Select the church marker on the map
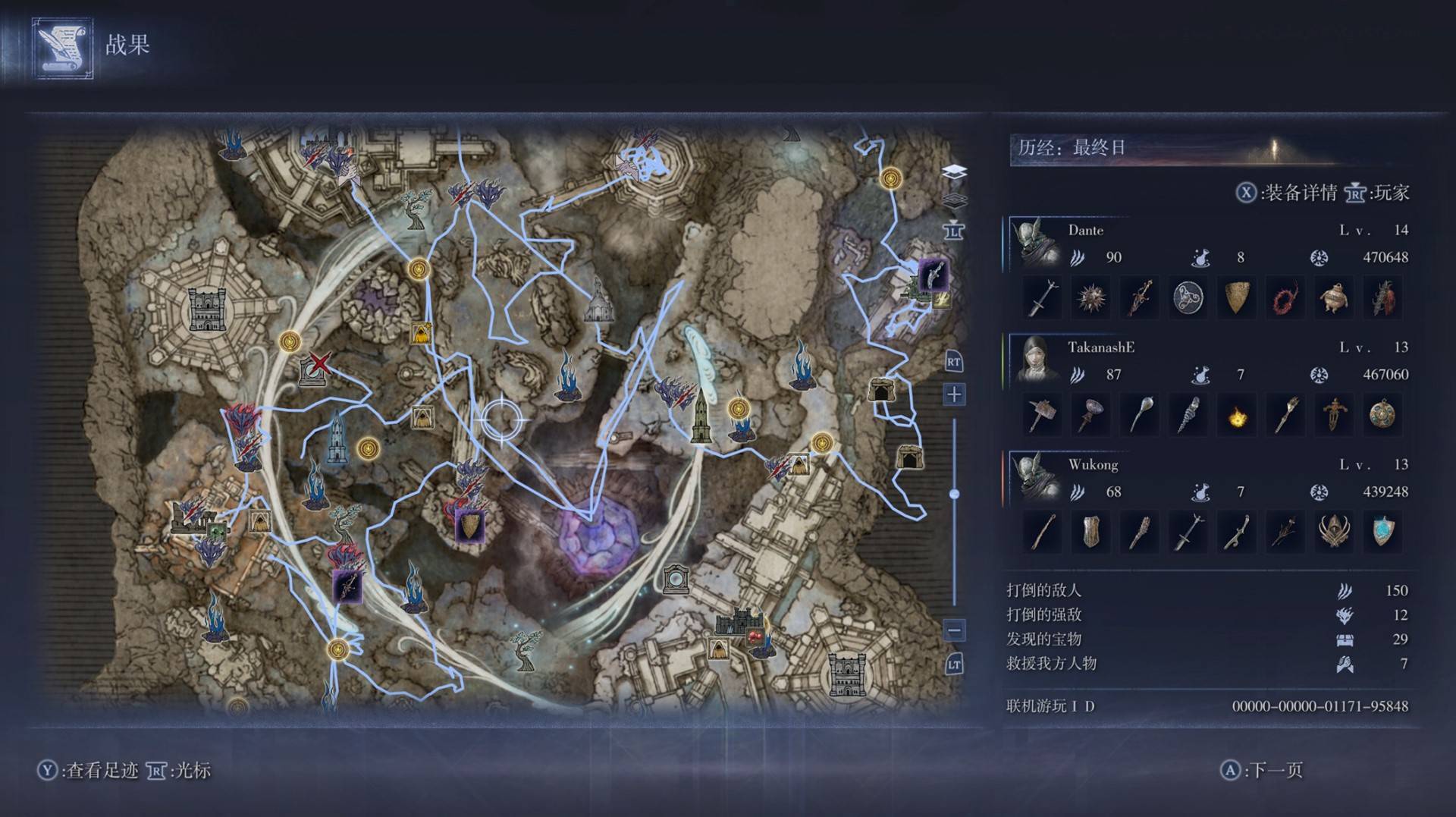1456x817 pixels. coord(598,300)
